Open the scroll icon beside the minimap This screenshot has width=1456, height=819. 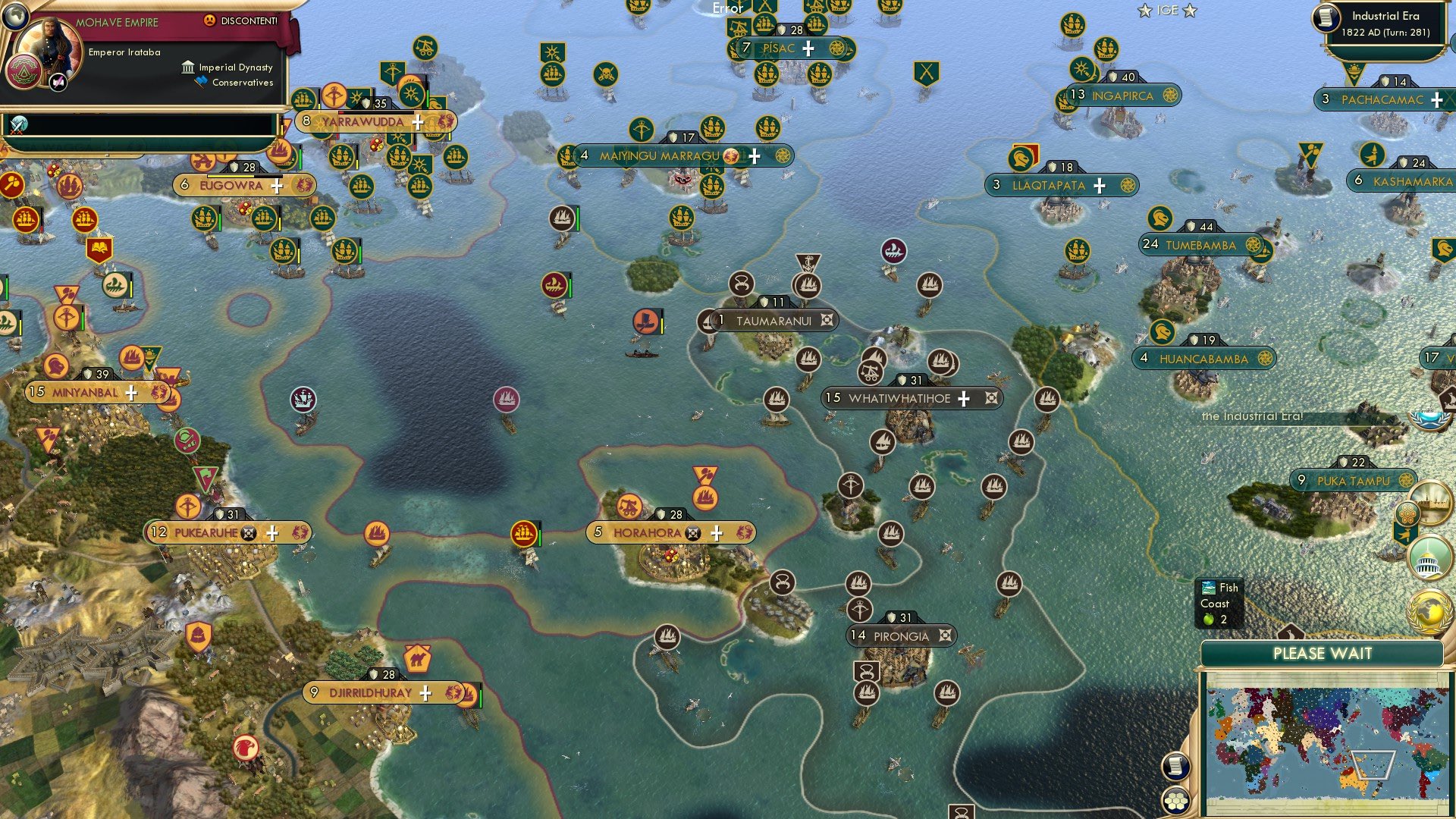coord(1175,766)
